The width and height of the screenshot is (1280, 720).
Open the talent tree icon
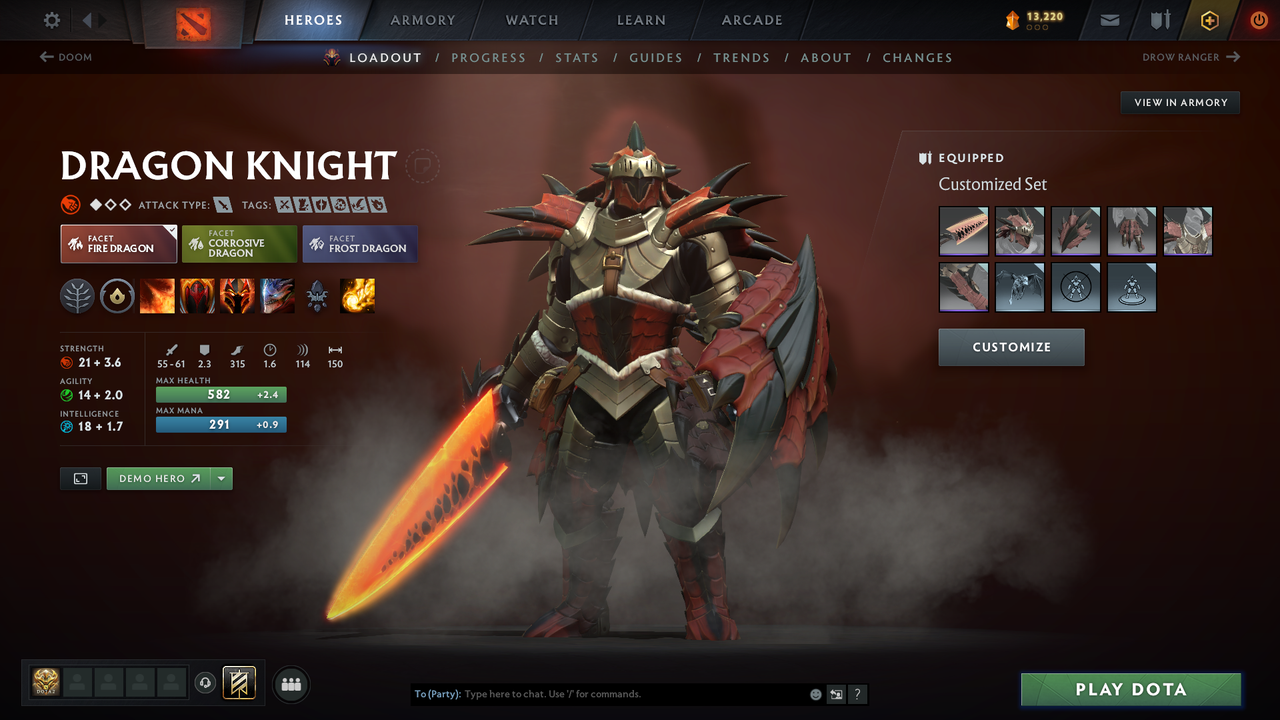pyautogui.click(x=77, y=295)
